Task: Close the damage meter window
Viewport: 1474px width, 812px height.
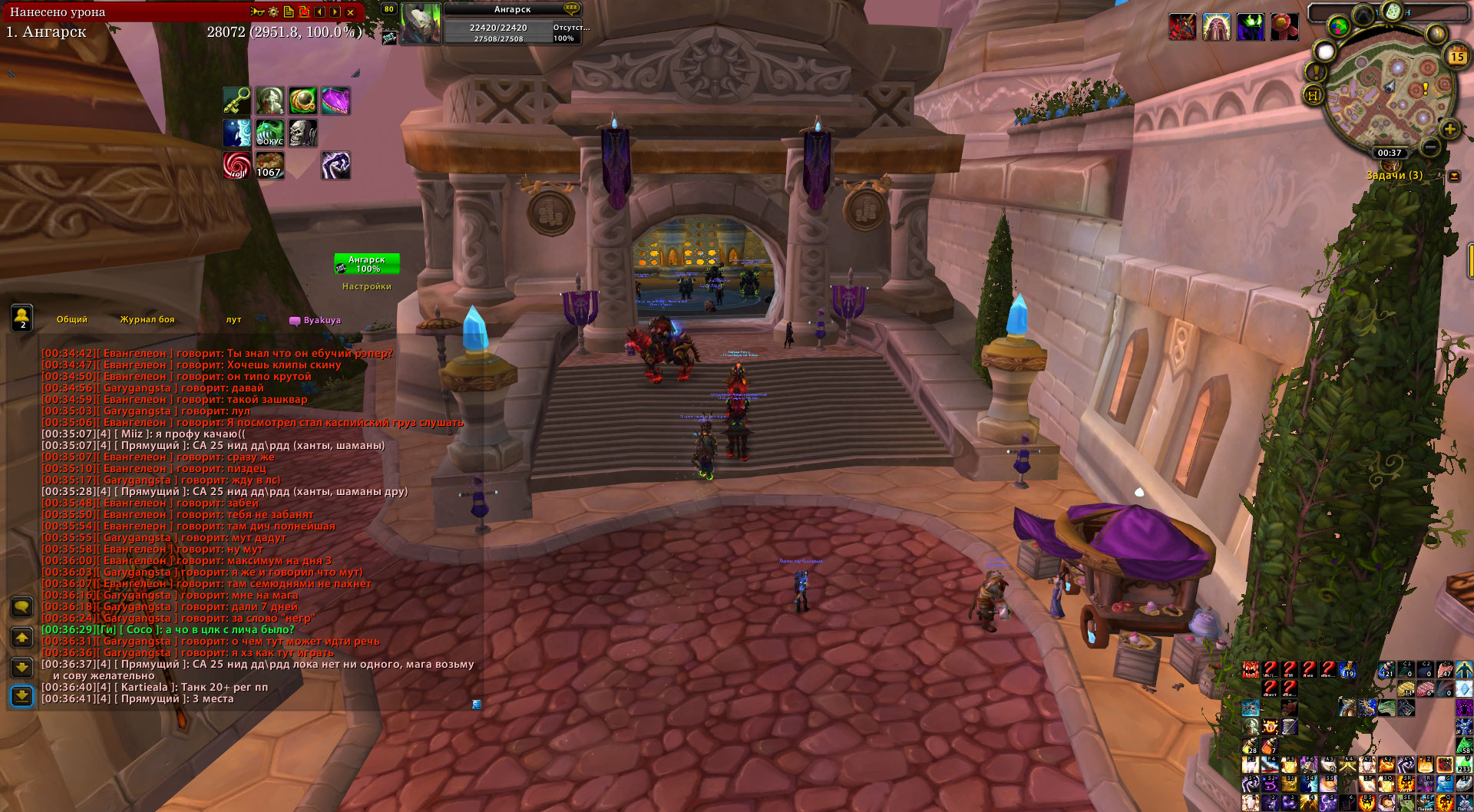Action: [x=351, y=12]
